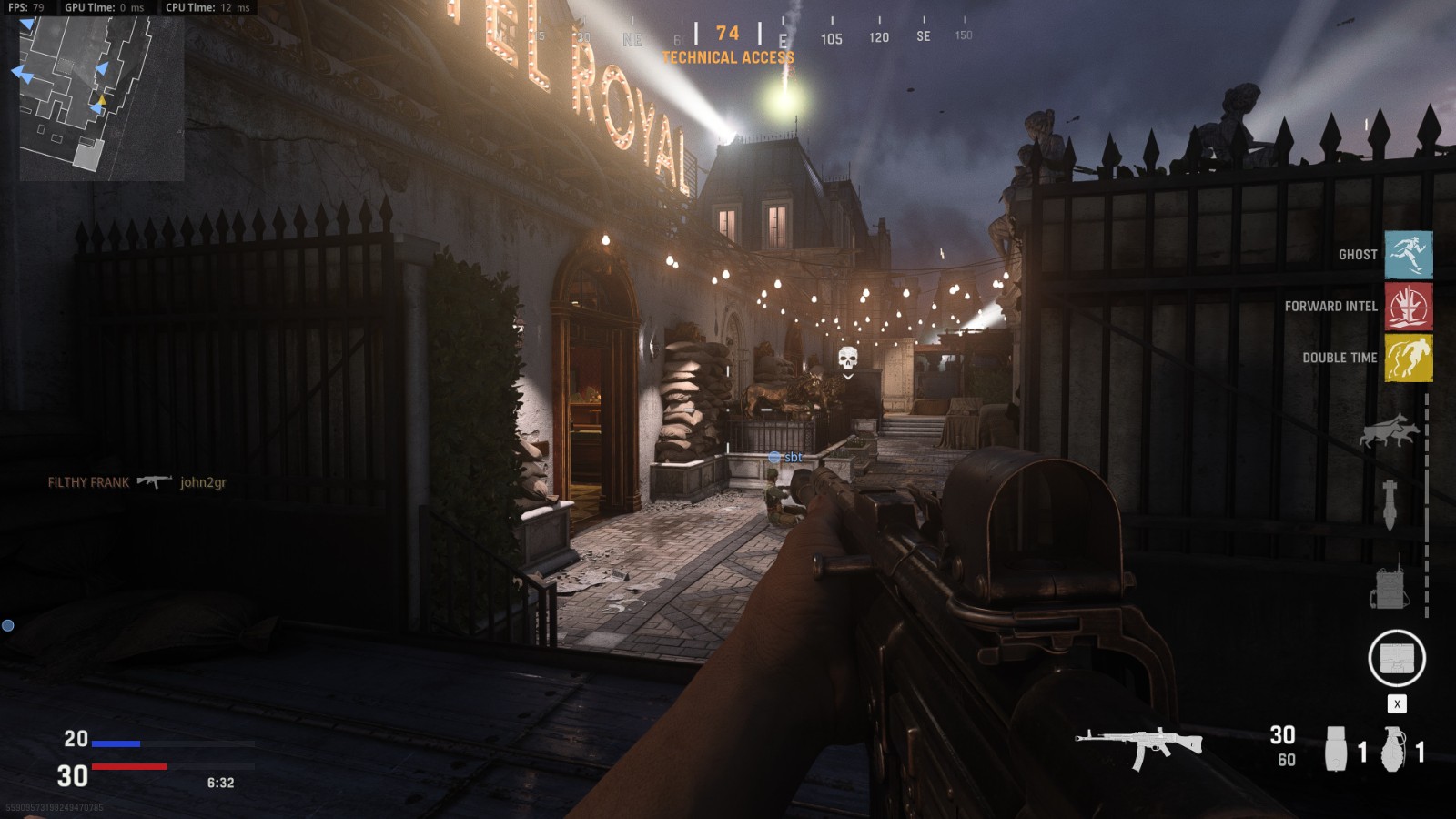Activate the attack dogs killstreak icon
1456x819 pixels.
tap(1389, 430)
